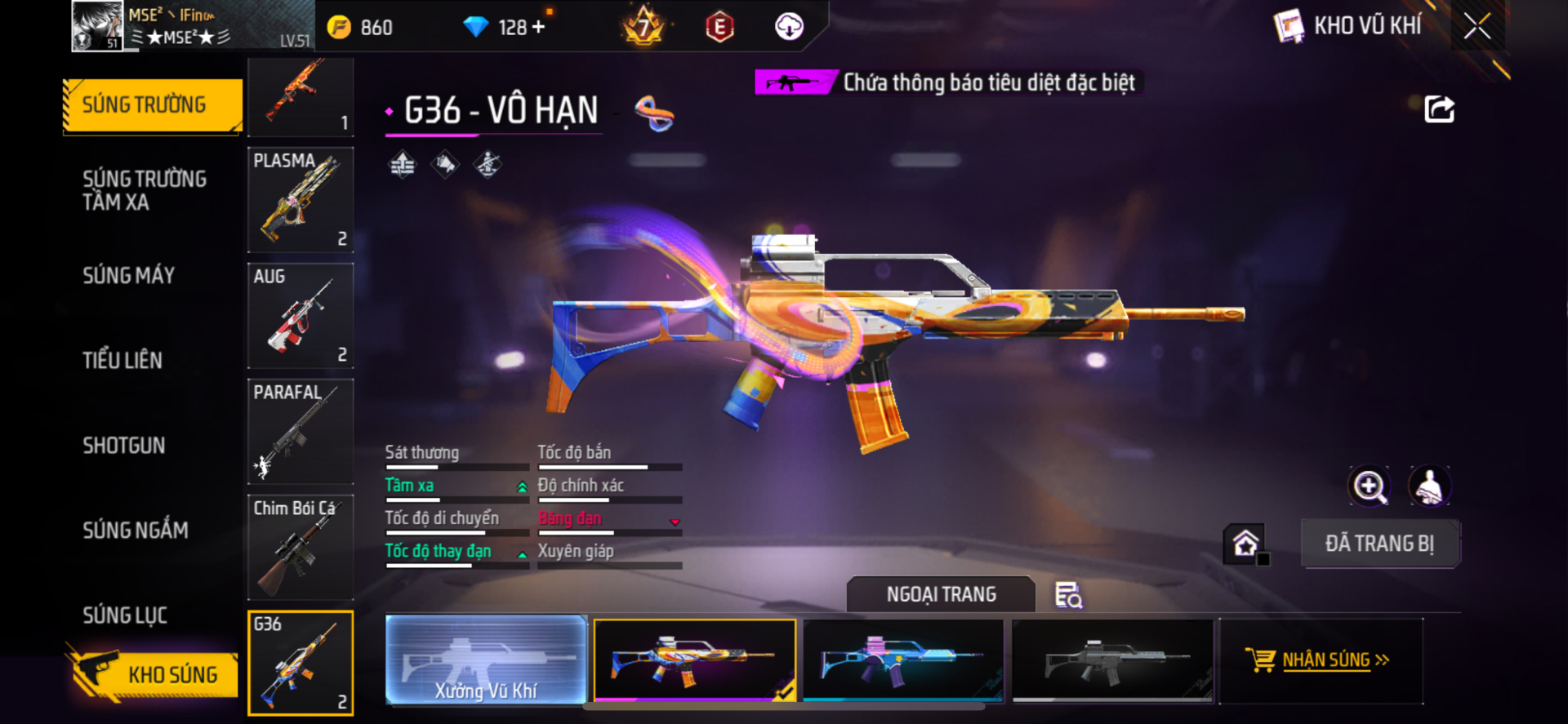Choose the Tiểu Liên category
1568x724 pixels.
click(122, 360)
